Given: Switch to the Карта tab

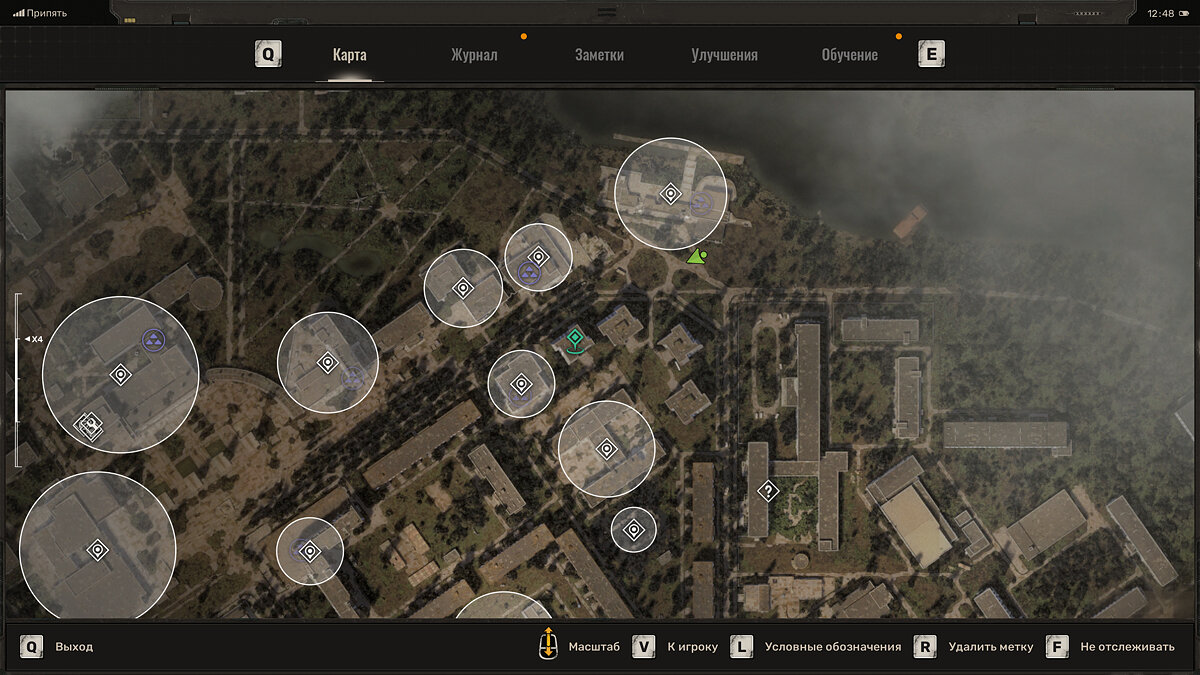Looking at the screenshot, I should [x=349, y=55].
